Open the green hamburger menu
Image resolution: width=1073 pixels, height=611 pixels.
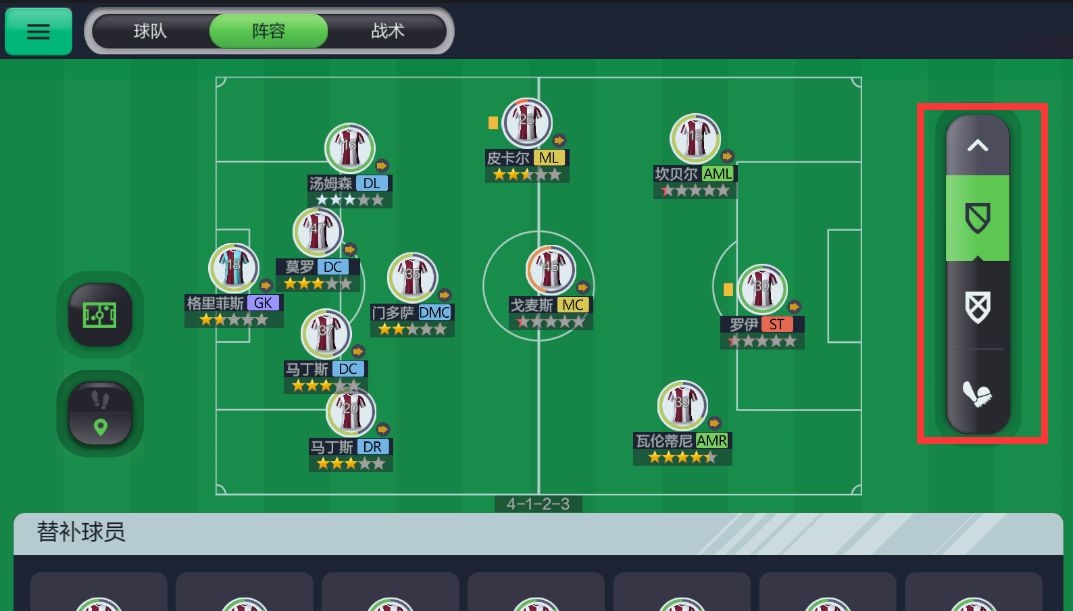pyautogui.click(x=38, y=31)
